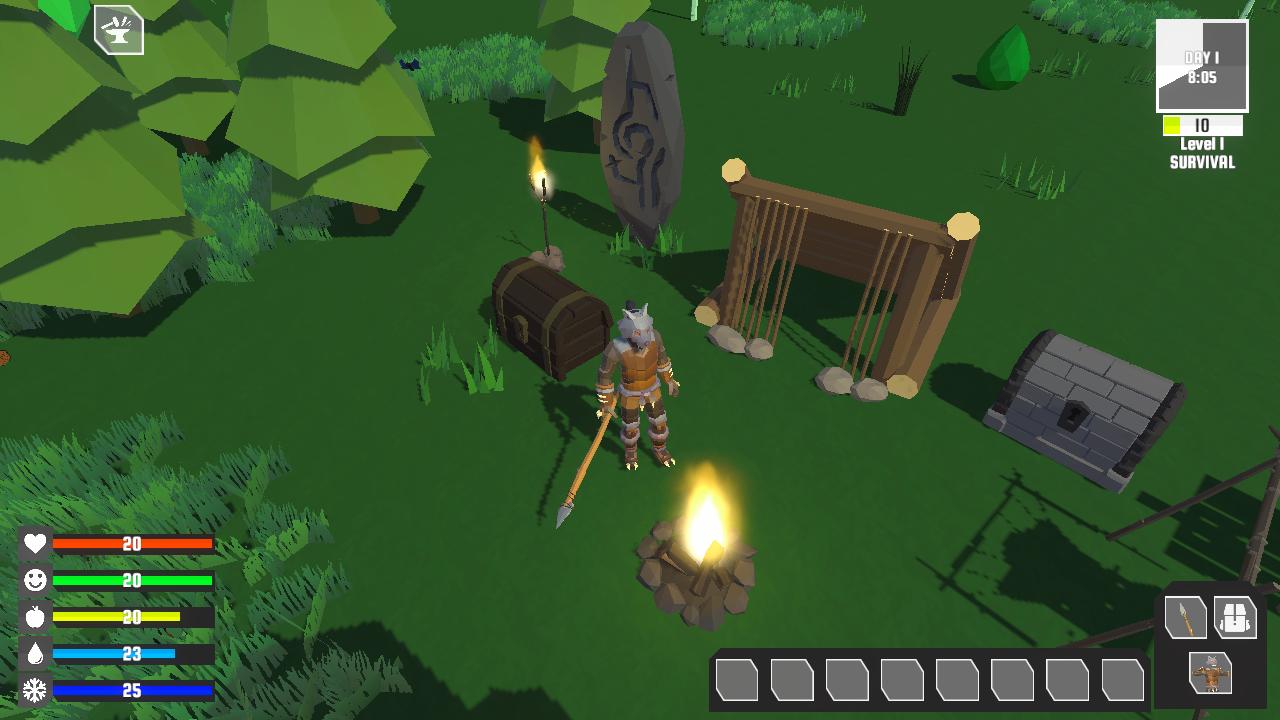The width and height of the screenshot is (1280, 720).
Task: Click the smiley happiness icon
Action: pyautogui.click(x=34, y=580)
